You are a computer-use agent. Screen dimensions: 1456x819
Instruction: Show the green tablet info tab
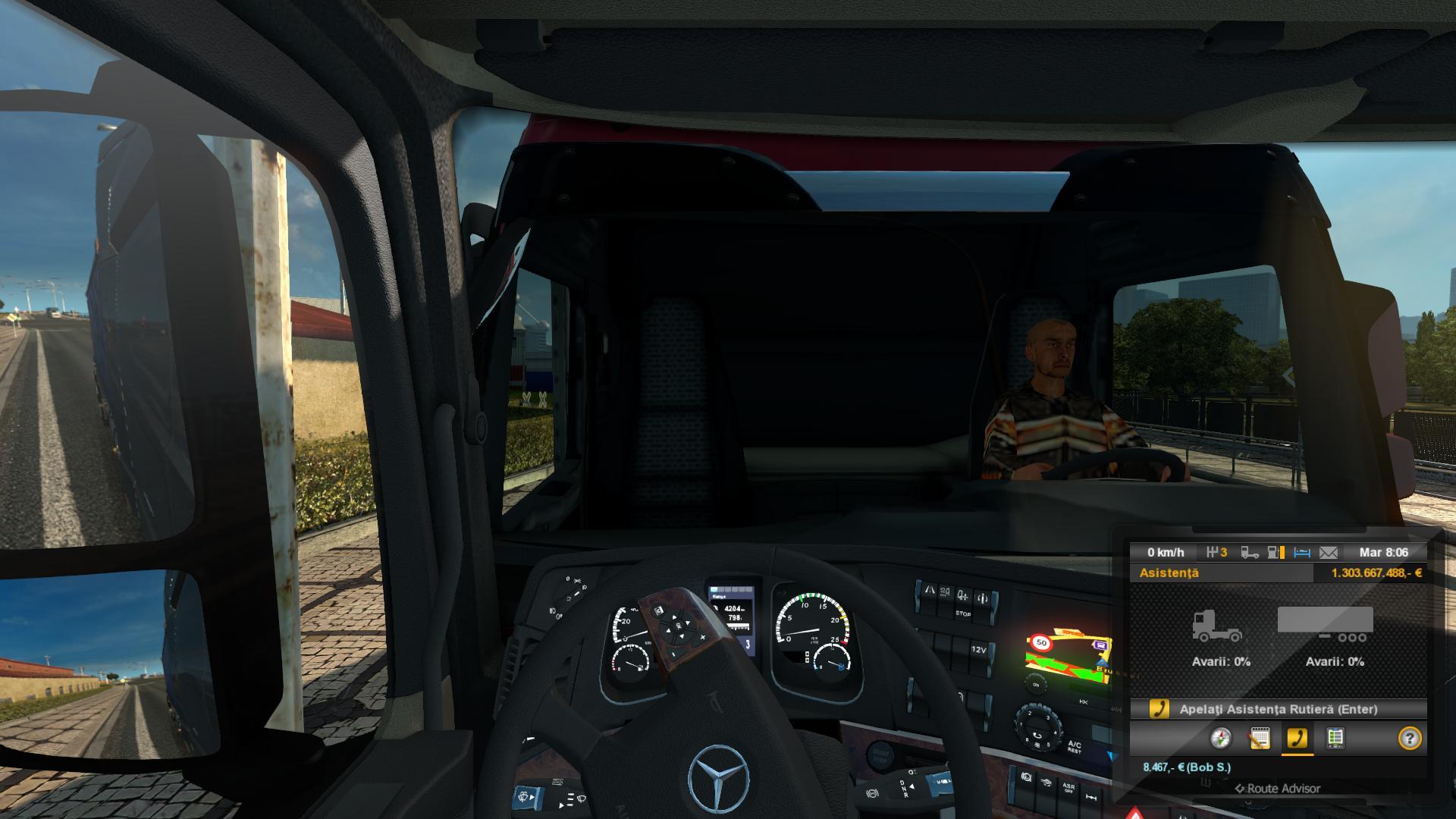pos(1335,738)
